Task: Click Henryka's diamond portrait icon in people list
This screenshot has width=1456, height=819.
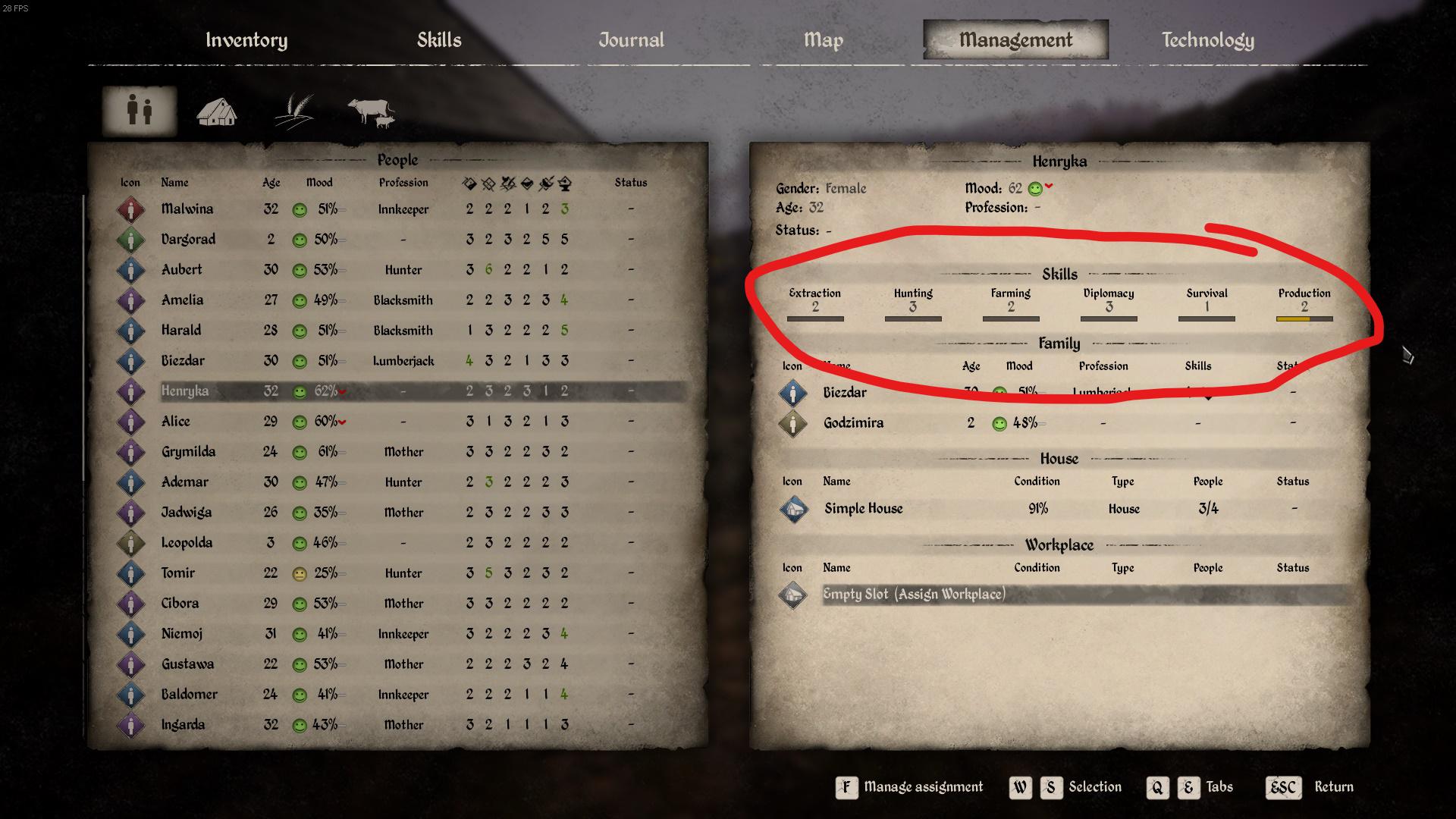Action: (x=130, y=391)
